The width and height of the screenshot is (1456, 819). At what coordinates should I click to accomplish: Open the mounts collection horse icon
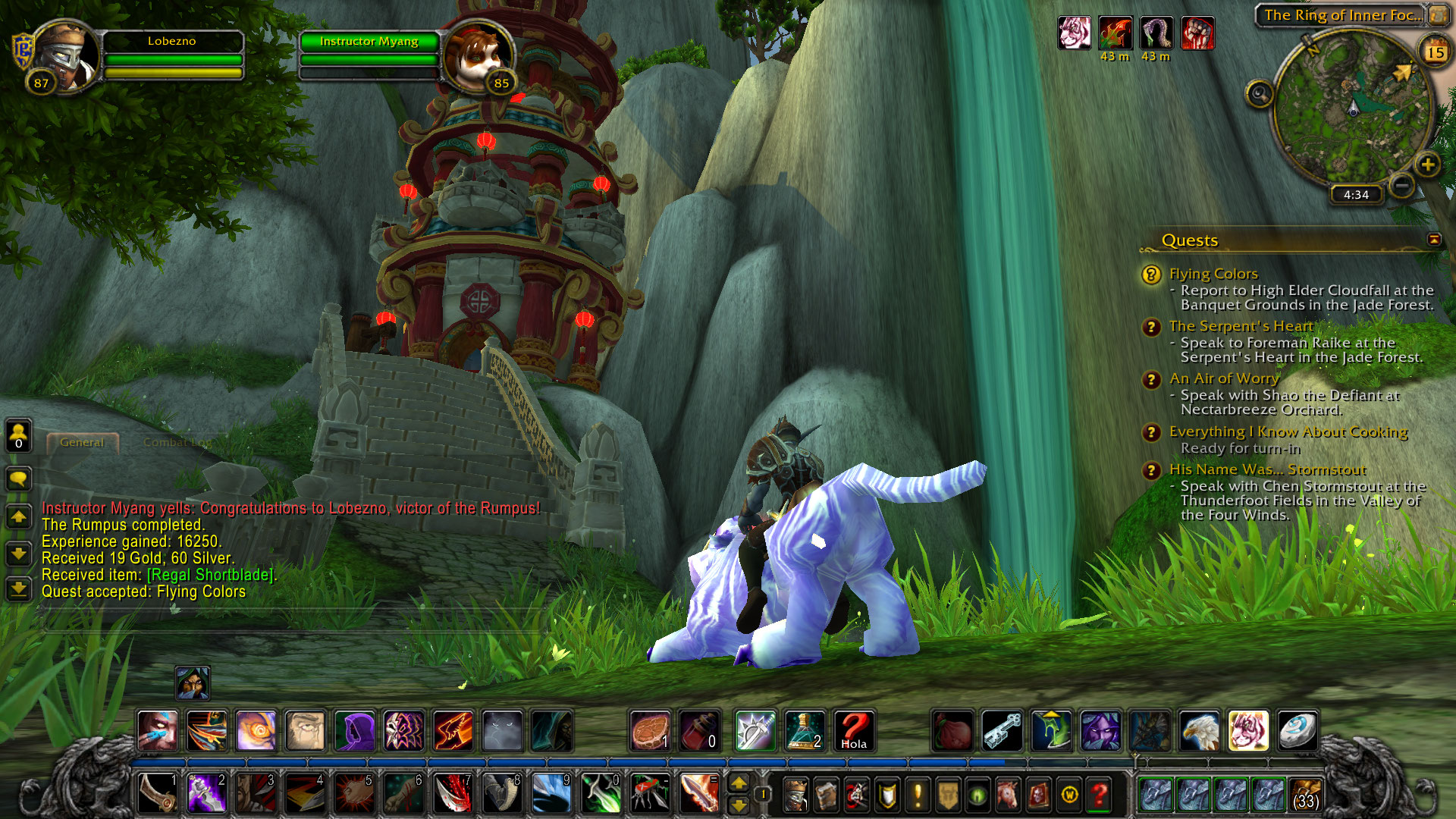(1008, 795)
